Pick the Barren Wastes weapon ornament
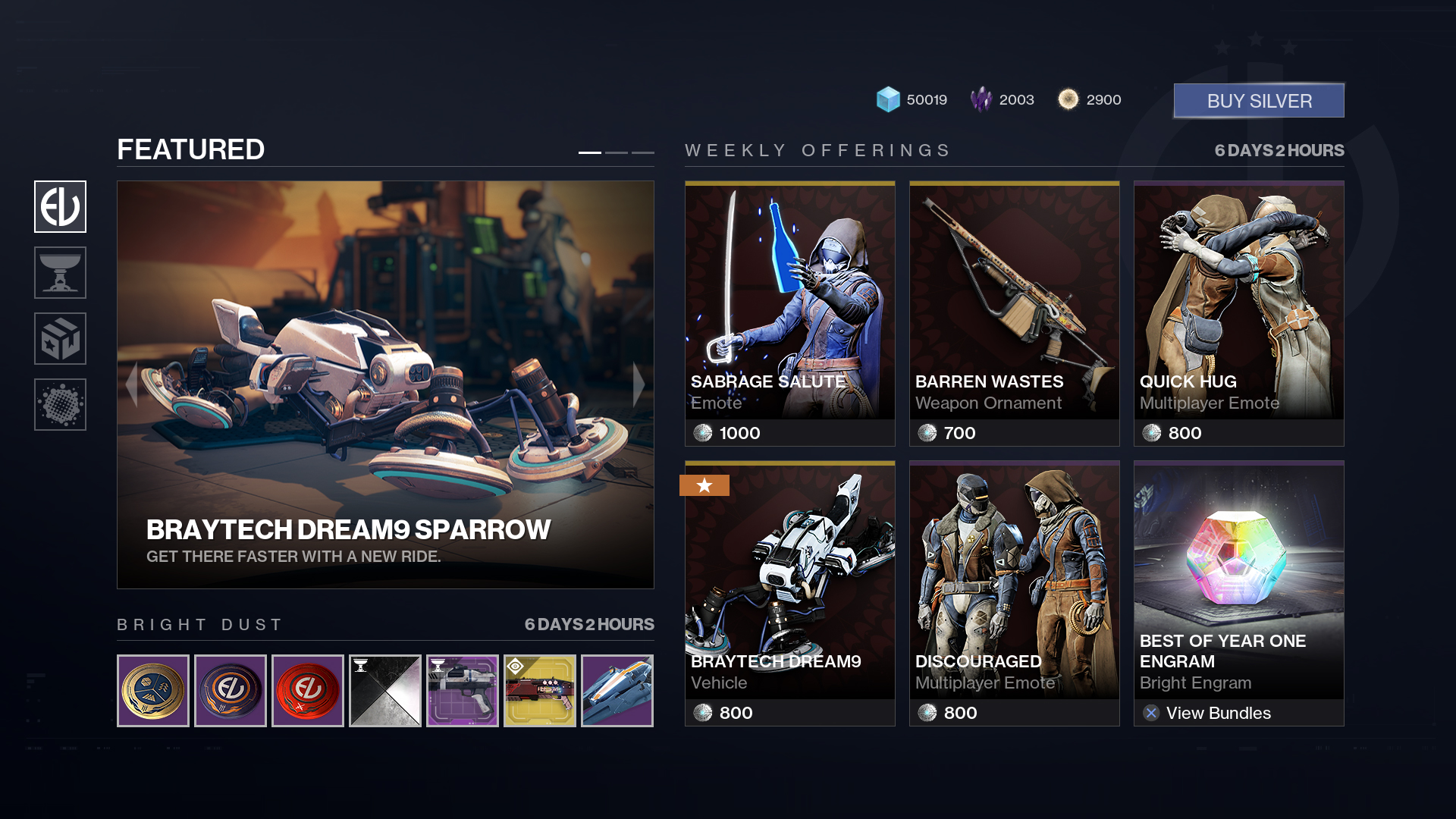The width and height of the screenshot is (1456, 819). click(1014, 313)
